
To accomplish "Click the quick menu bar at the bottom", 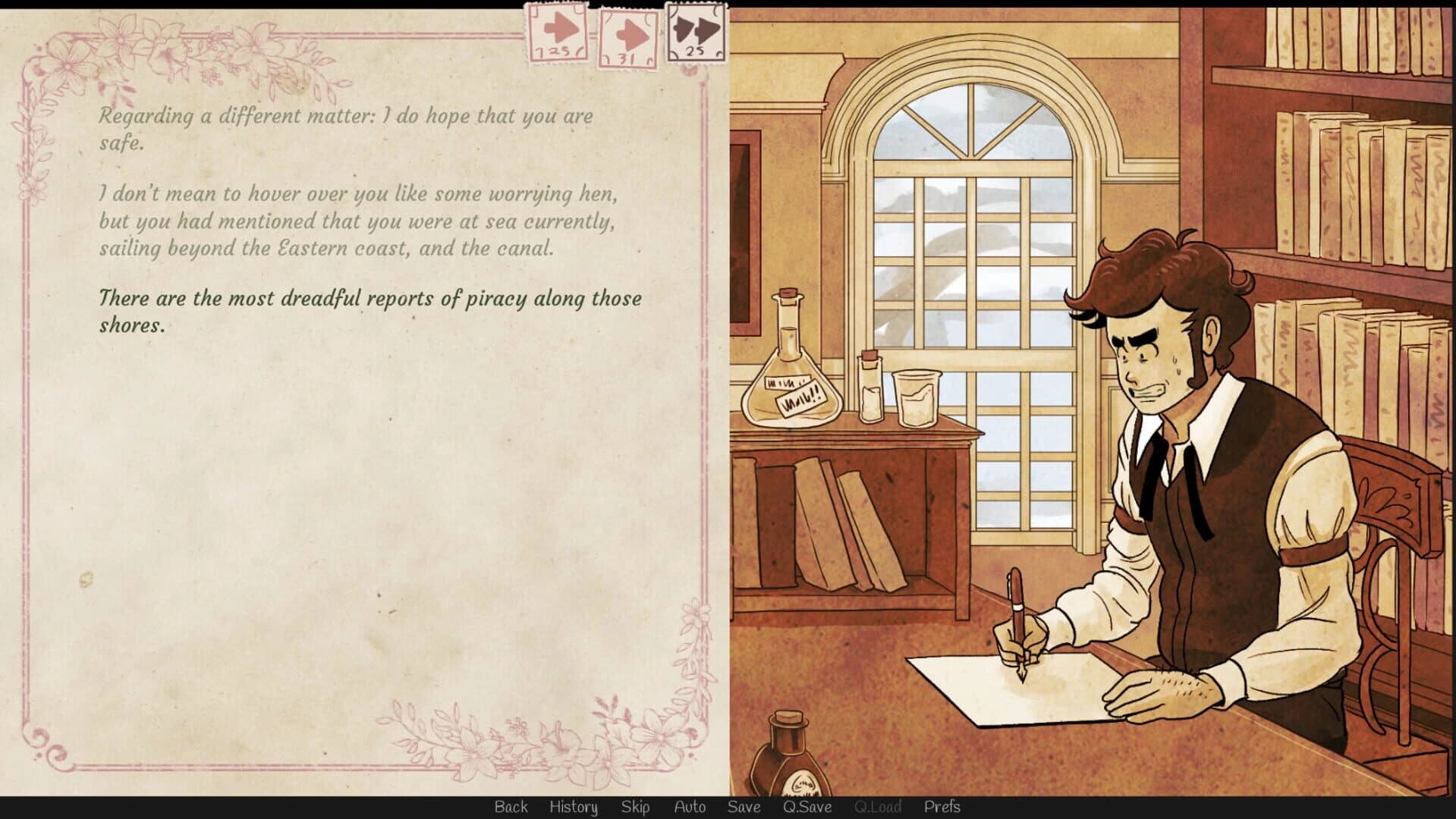I will click(x=728, y=808).
